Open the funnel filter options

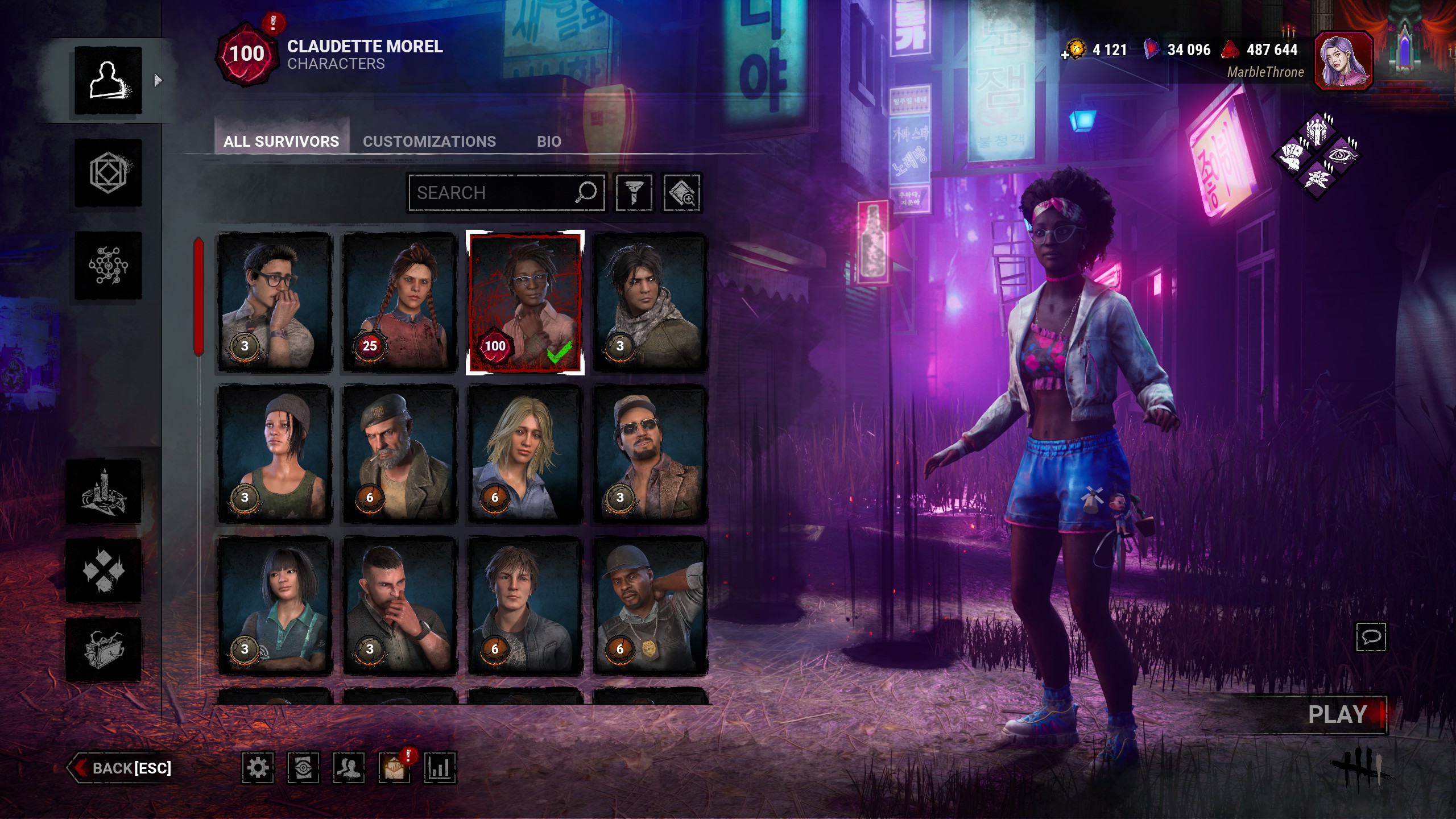tap(634, 193)
